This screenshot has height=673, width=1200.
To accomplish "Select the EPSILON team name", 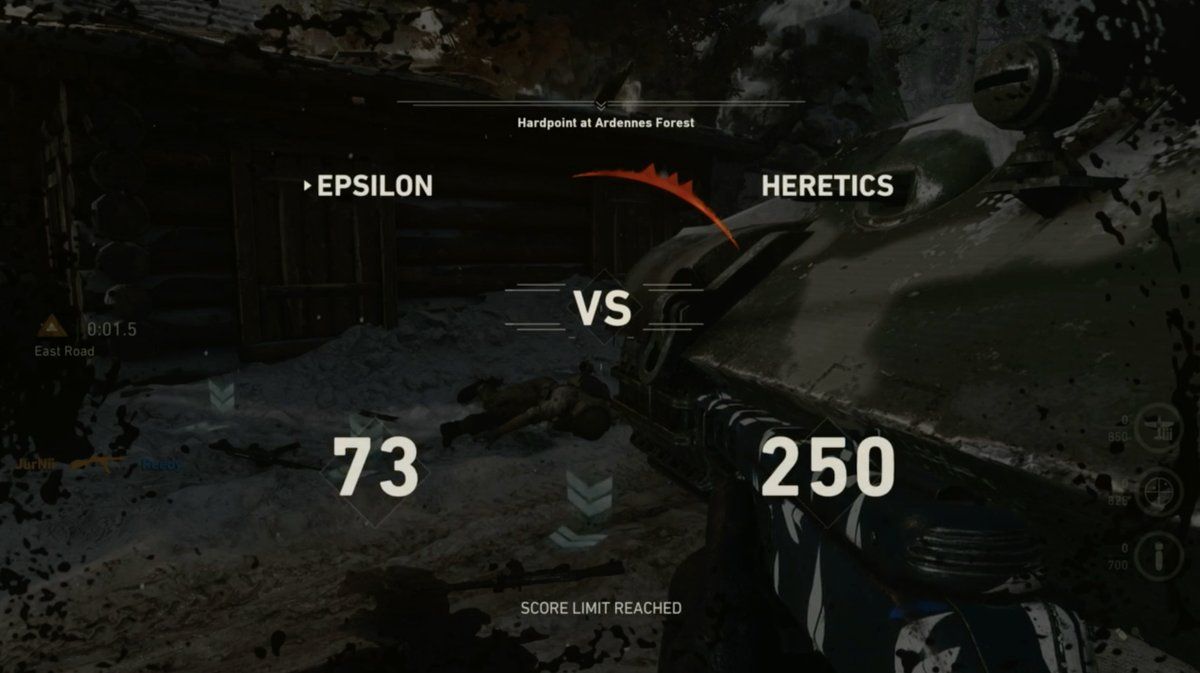I will (374, 186).
